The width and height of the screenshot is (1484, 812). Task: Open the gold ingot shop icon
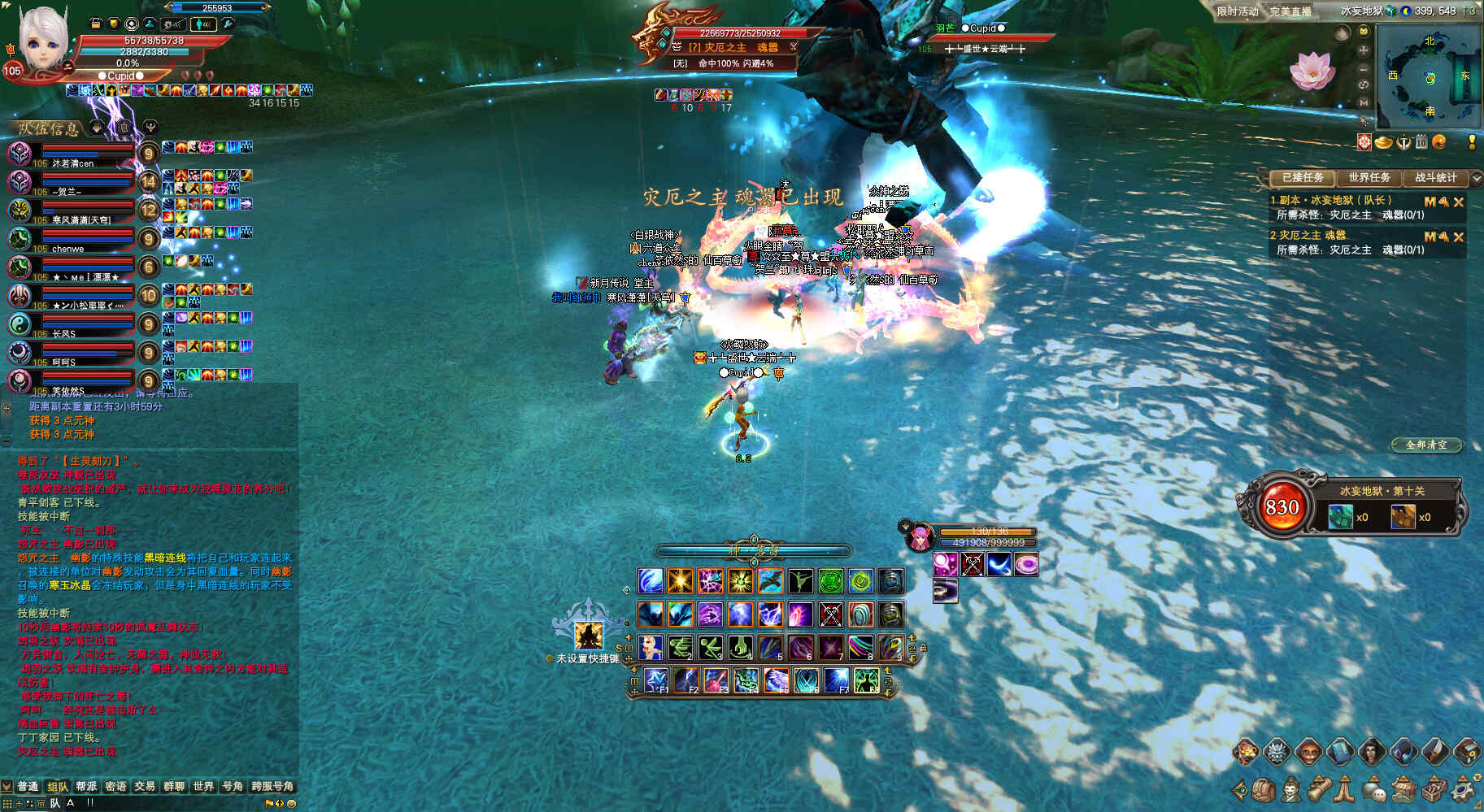tap(1384, 142)
